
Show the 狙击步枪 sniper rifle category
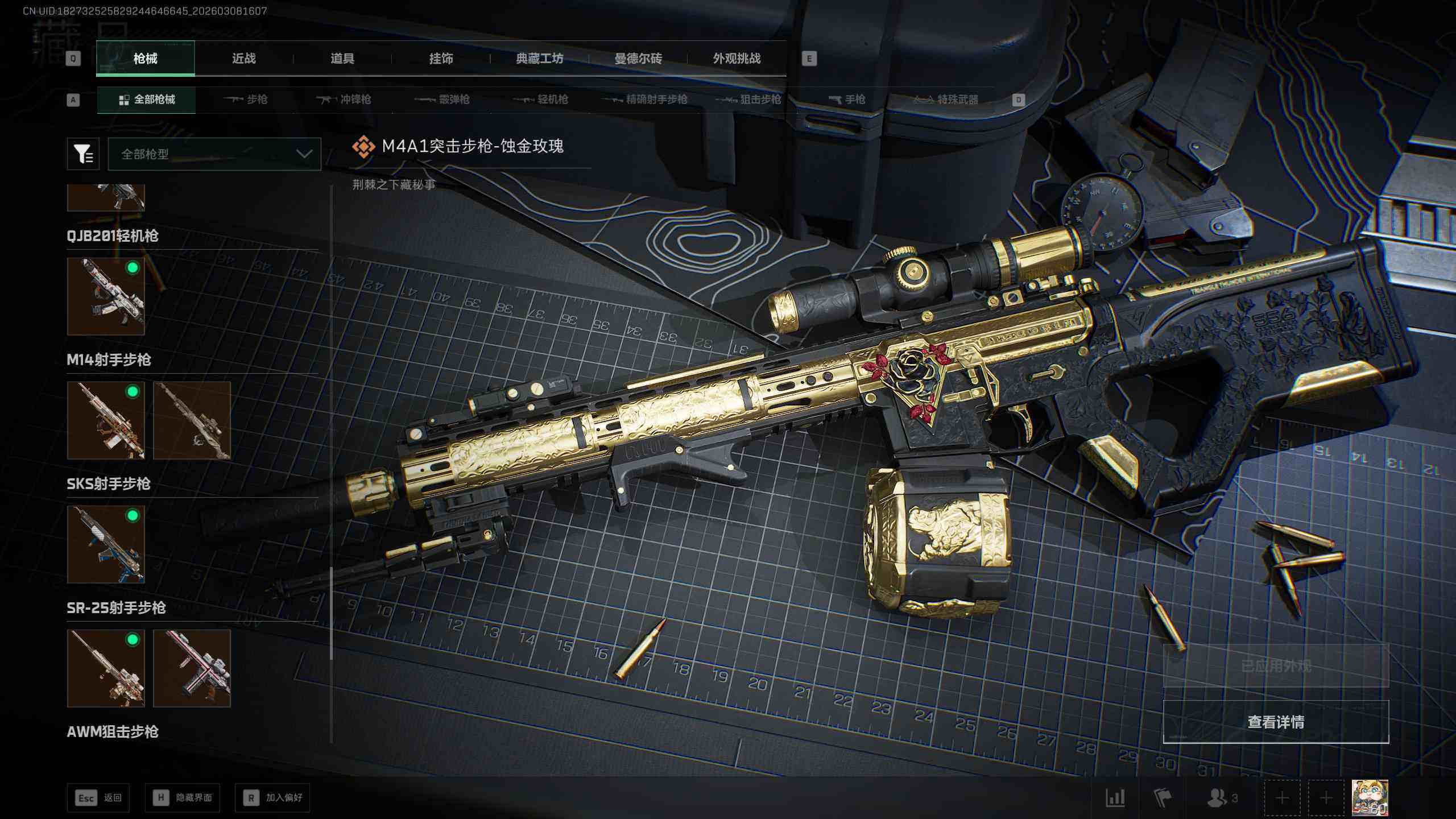748,100
